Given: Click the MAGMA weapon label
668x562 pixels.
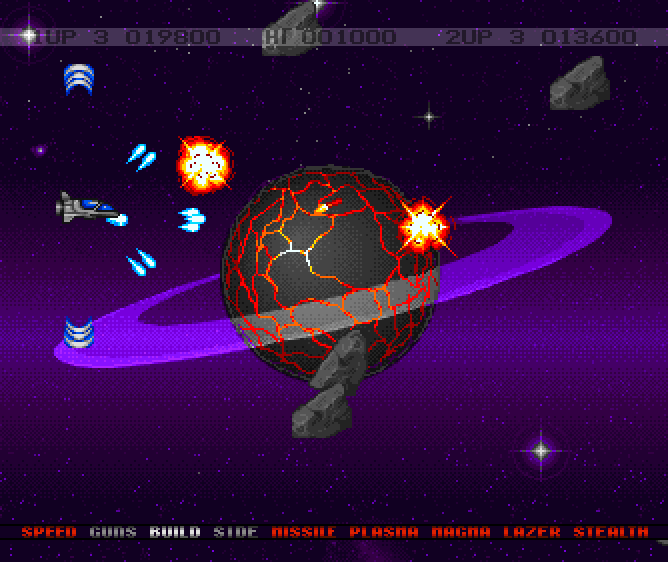Looking at the screenshot, I should (x=461, y=532).
